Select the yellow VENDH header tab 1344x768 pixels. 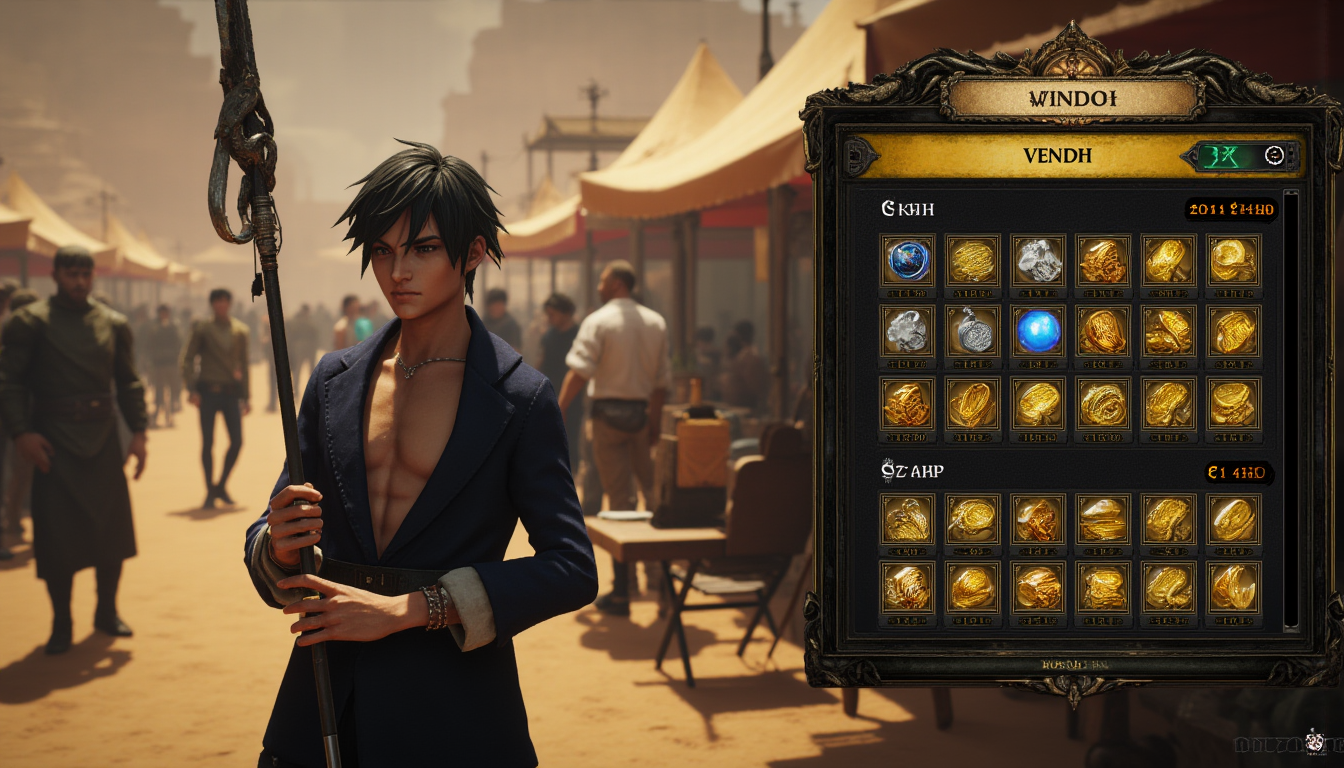pos(1057,157)
